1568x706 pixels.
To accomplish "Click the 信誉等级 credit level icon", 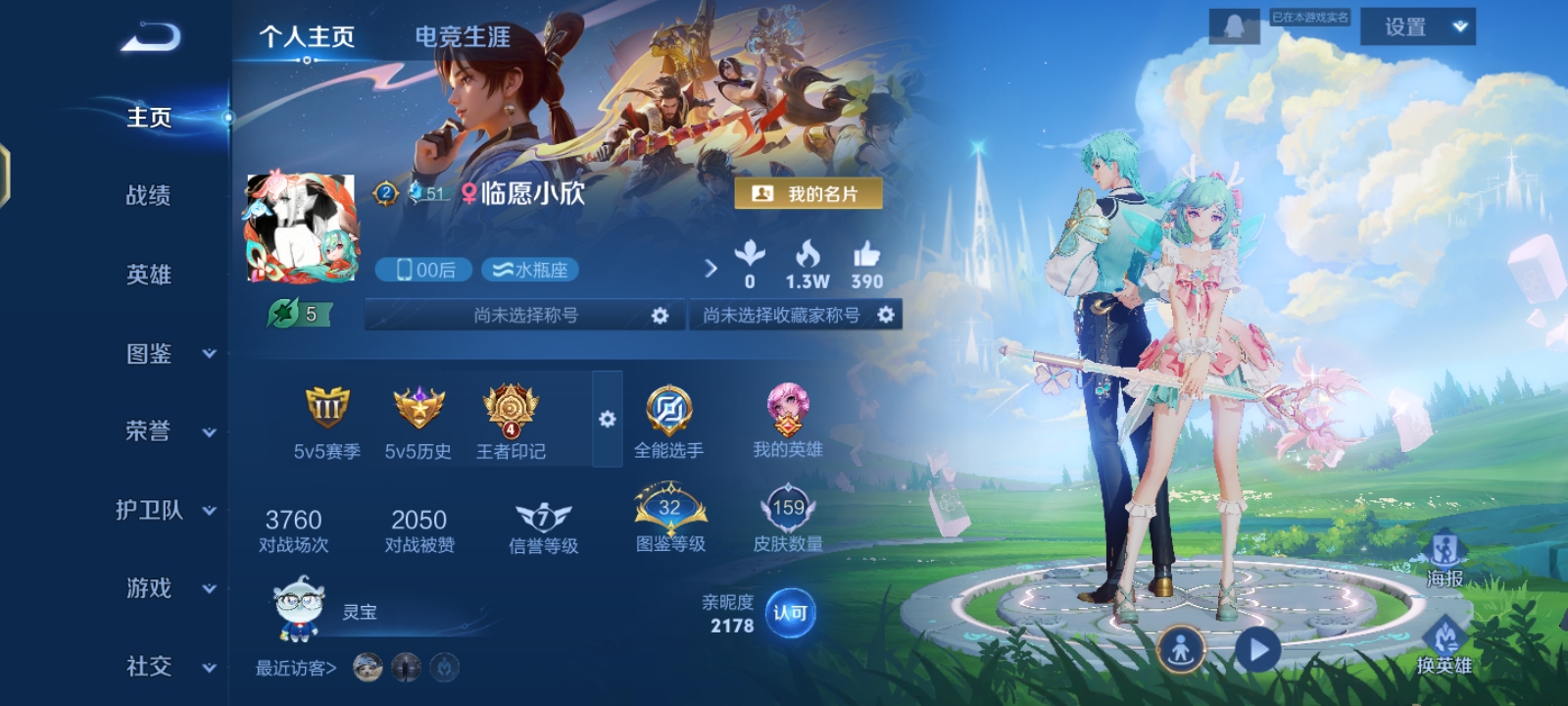I will tap(542, 514).
